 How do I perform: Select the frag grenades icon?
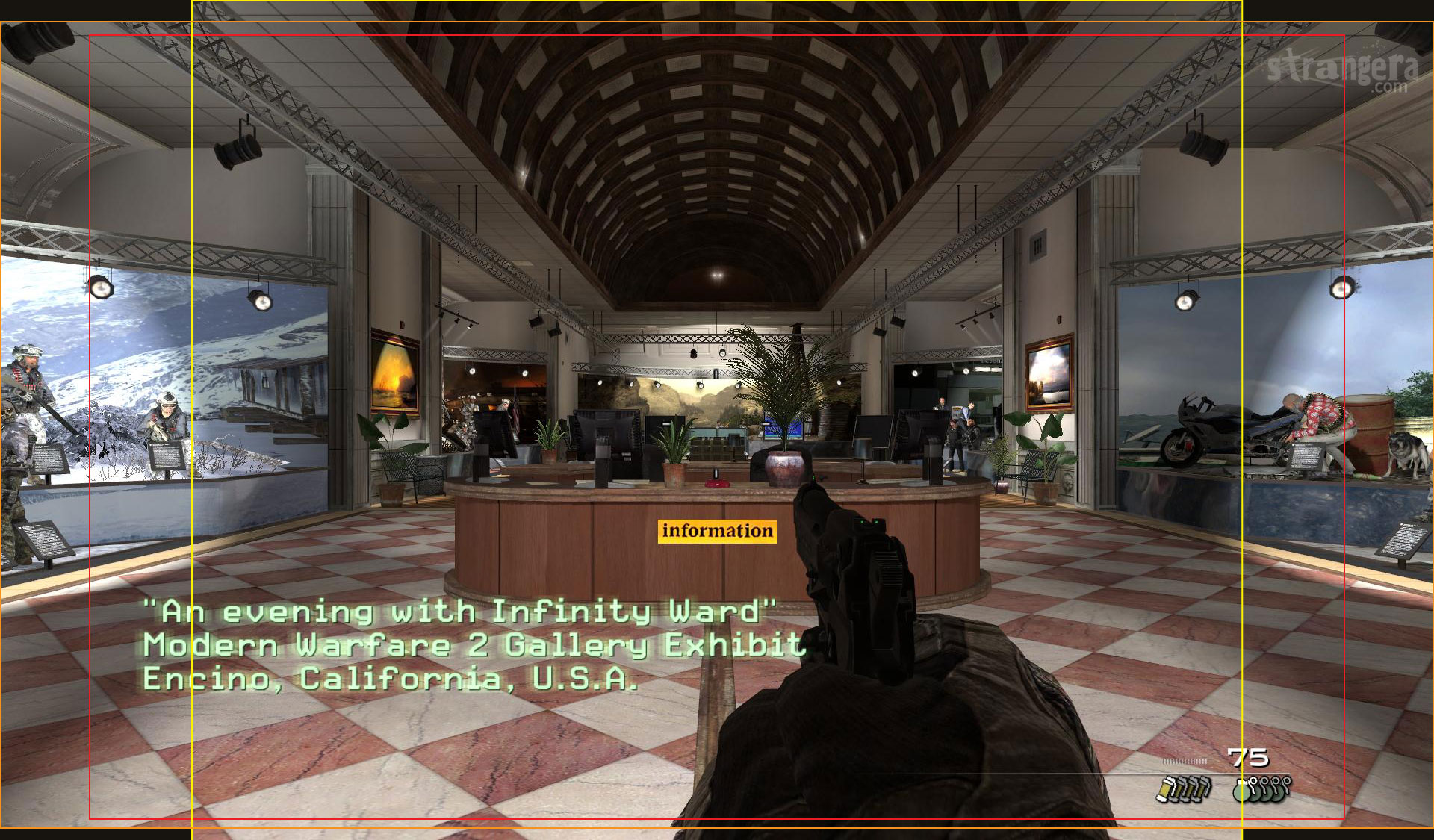[x=1261, y=788]
